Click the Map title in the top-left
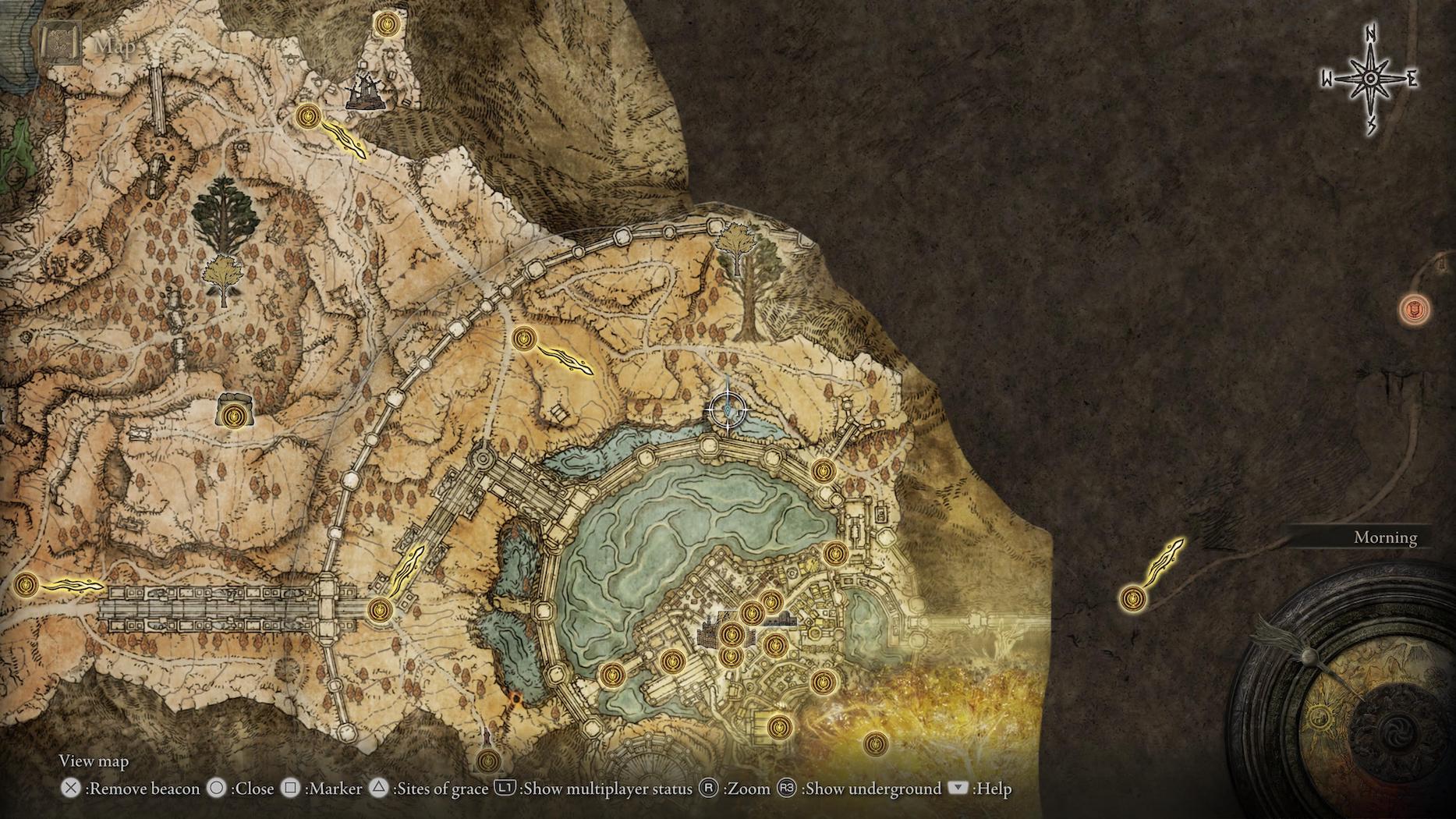This screenshot has width=1456, height=819. click(114, 47)
